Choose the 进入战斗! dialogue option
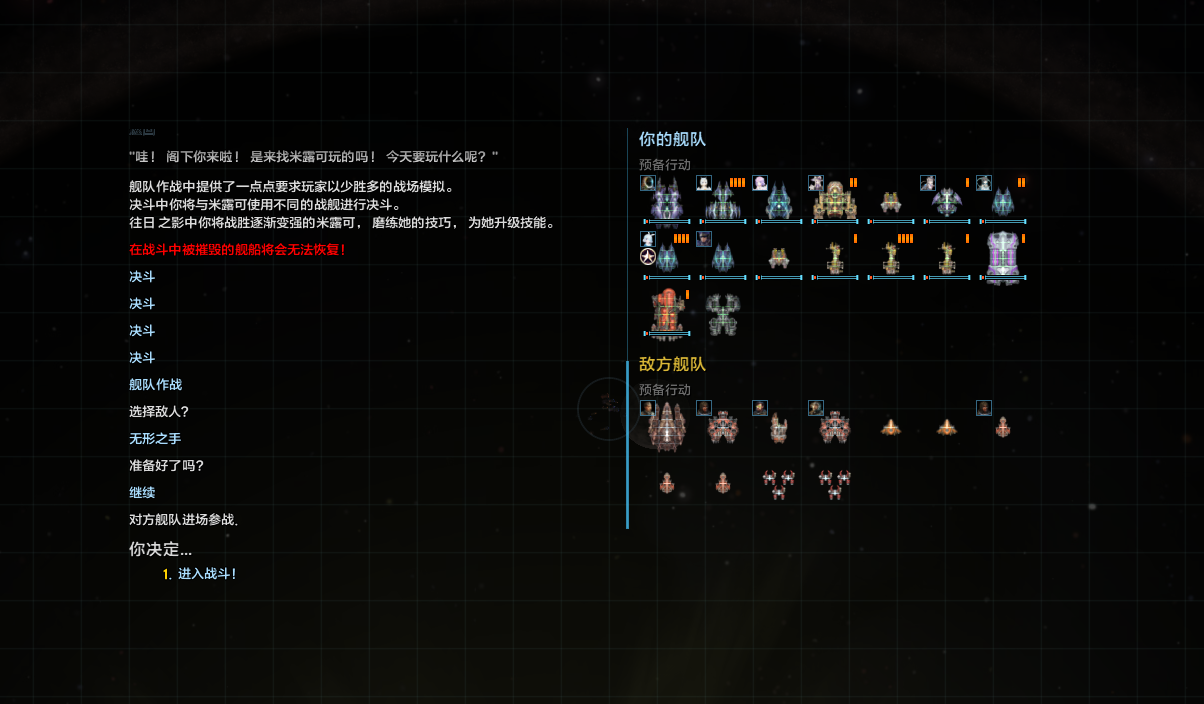The width and height of the screenshot is (1204, 704). 206,574
